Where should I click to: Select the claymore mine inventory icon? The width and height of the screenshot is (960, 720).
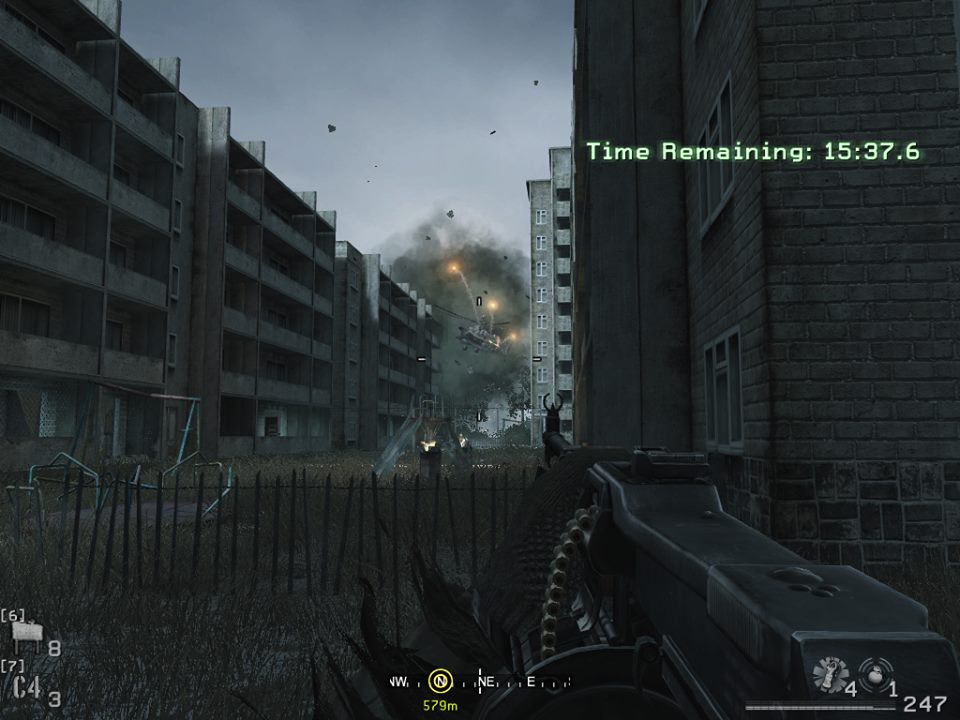point(28,636)
